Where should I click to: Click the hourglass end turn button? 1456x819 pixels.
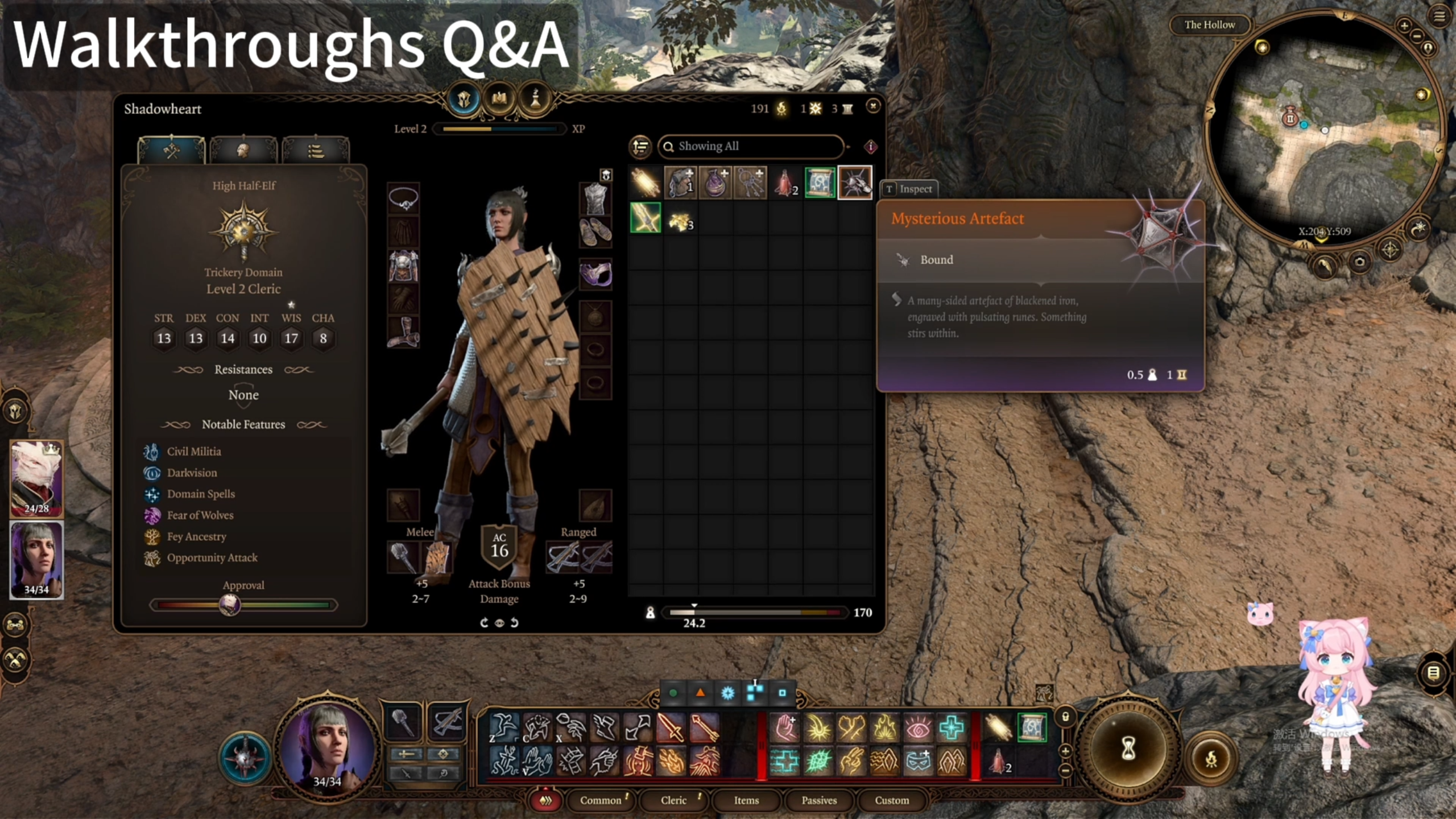(x=1128, y=748)
